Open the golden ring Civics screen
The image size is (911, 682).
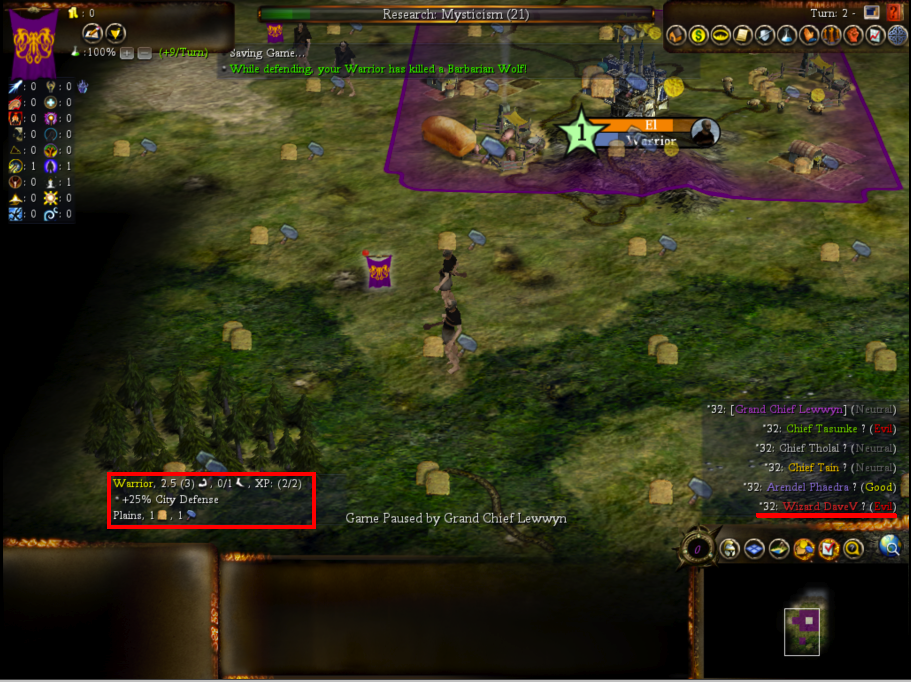click(720, 36)
